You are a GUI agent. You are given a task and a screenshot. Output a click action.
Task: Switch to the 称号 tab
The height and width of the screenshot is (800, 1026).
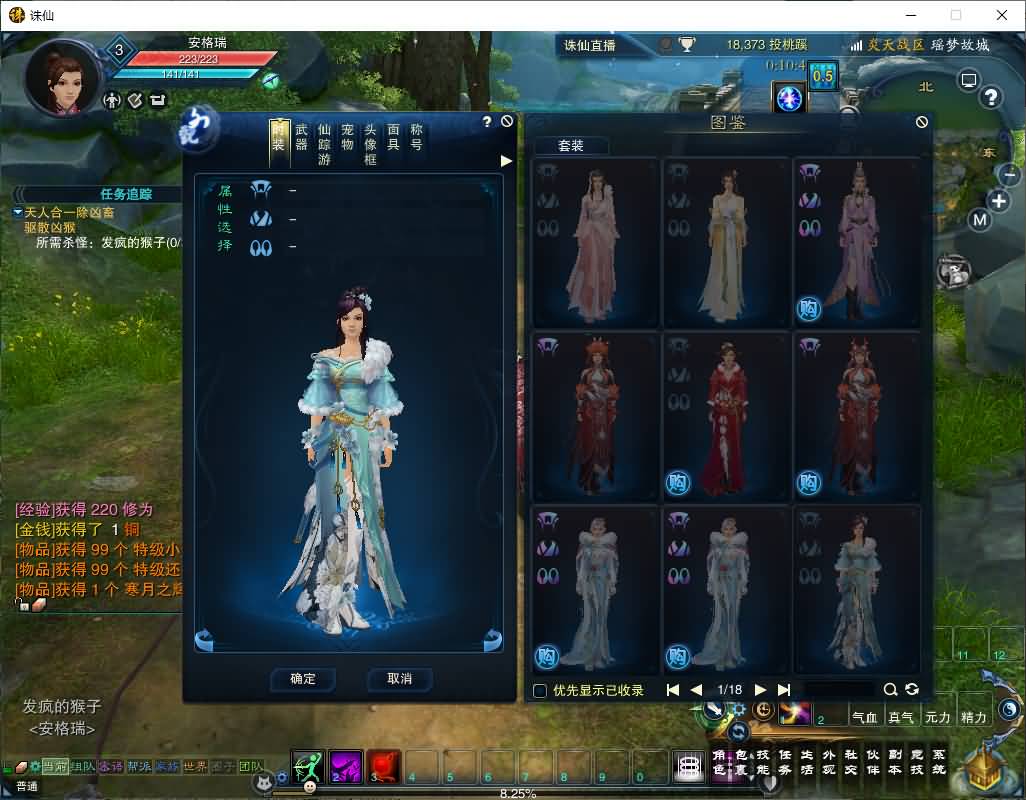[416, 138]
